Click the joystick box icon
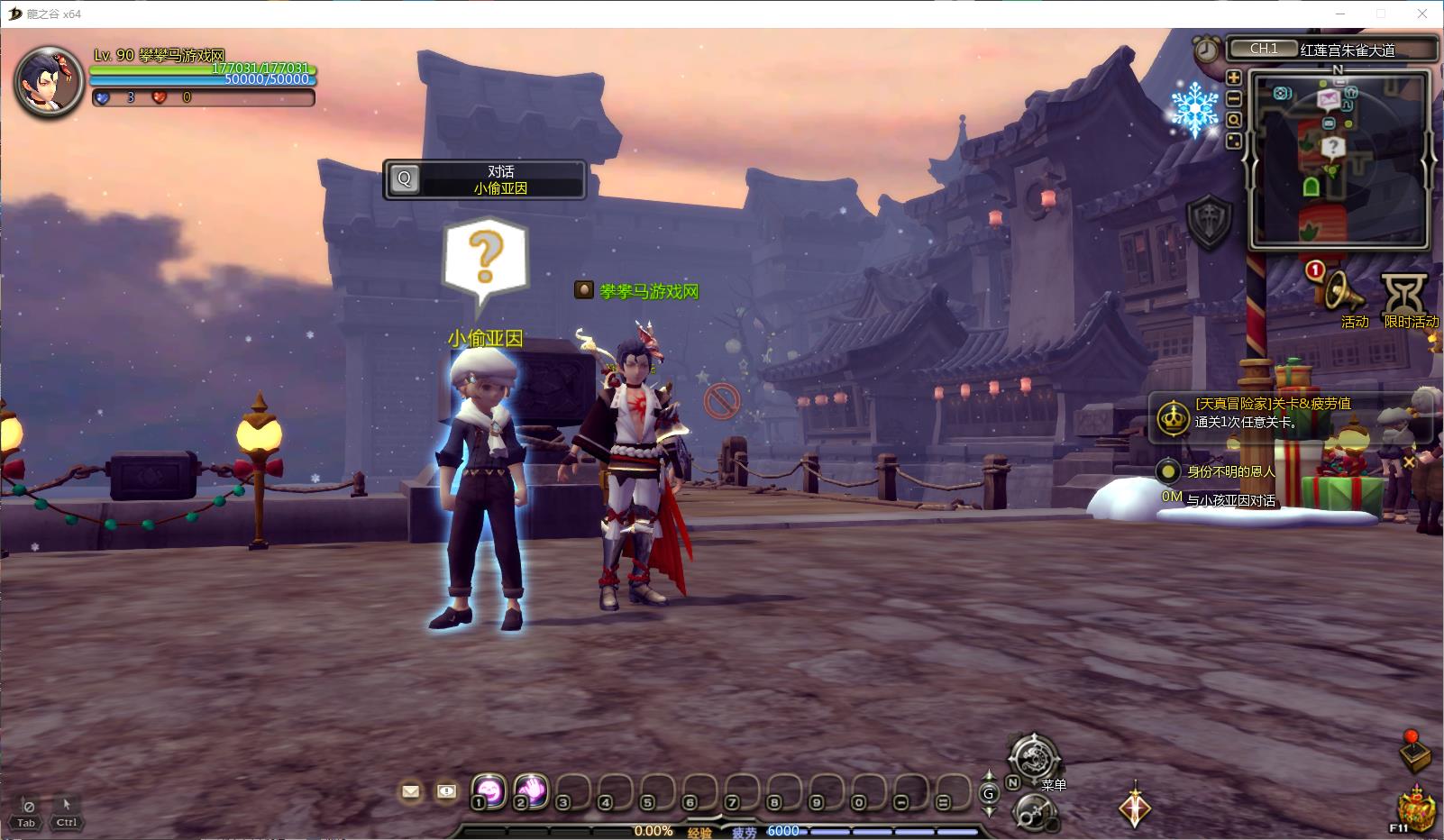The image size is (1444, 840). click(x=1414, y=750)
